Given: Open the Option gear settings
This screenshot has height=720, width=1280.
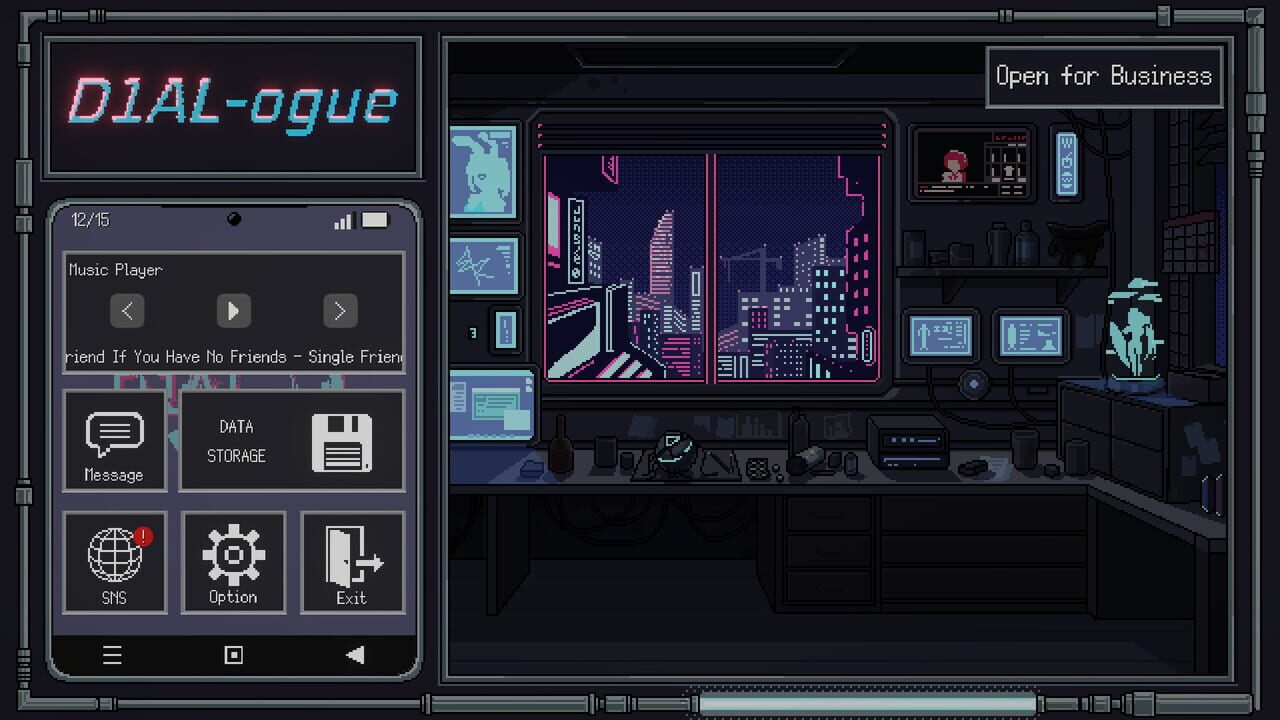Looking at the screenshot, I should click(233, 562).
